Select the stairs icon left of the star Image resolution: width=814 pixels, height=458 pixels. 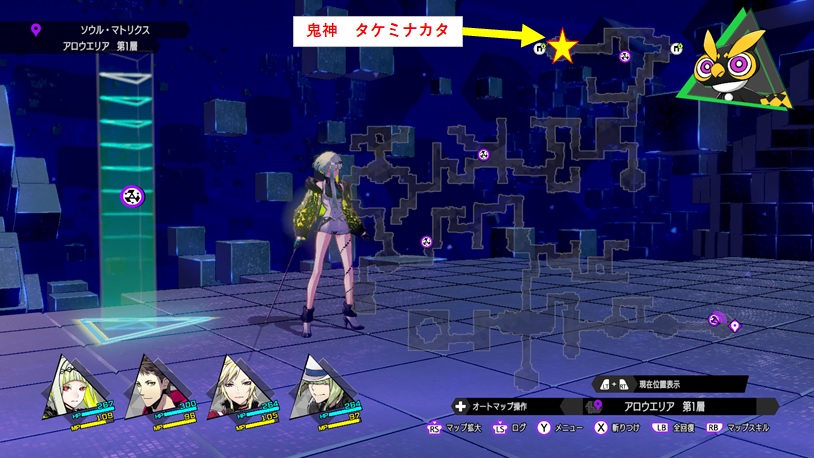tap(541, 47)
